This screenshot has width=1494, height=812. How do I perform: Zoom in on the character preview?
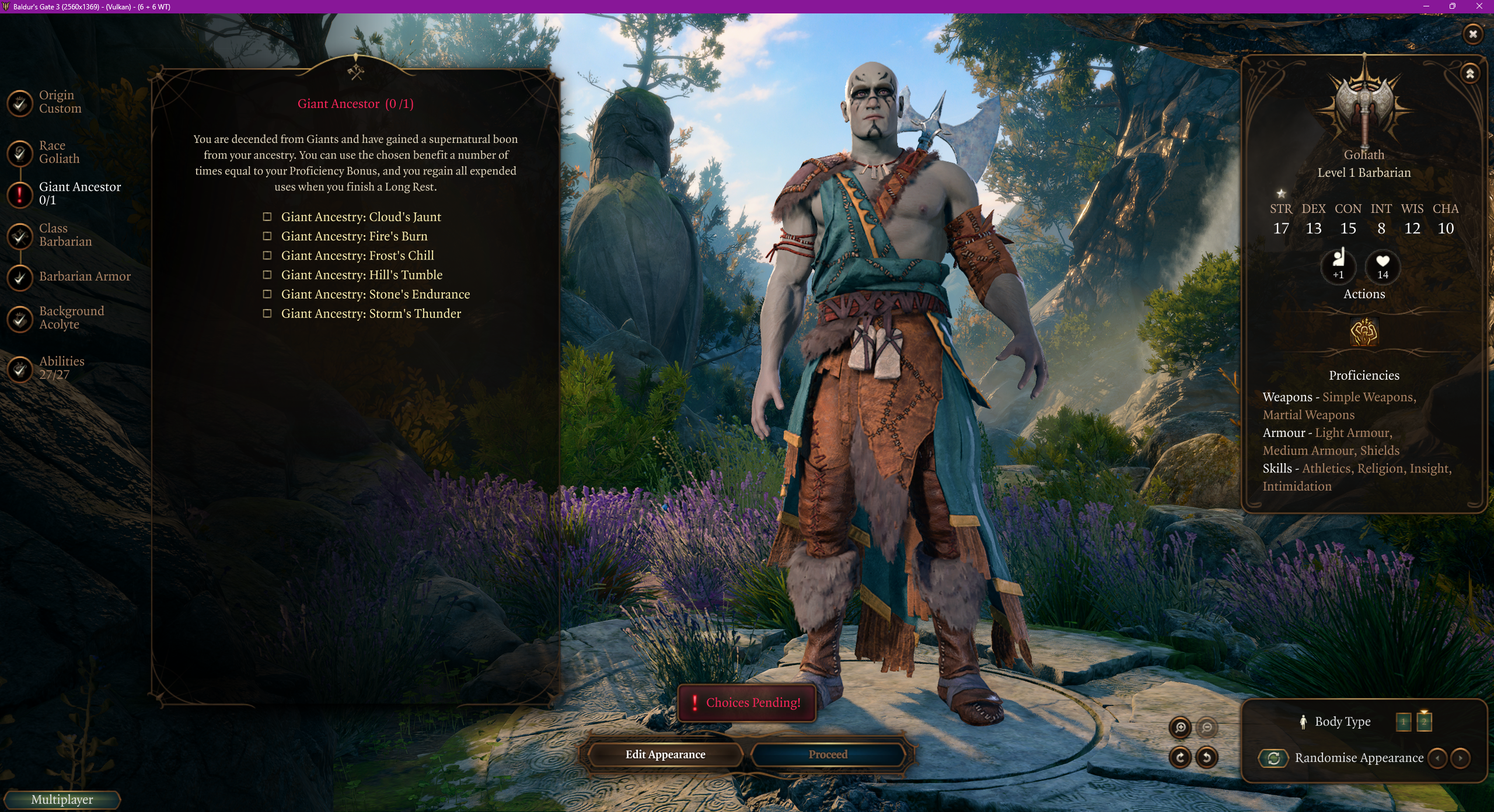1180,727
